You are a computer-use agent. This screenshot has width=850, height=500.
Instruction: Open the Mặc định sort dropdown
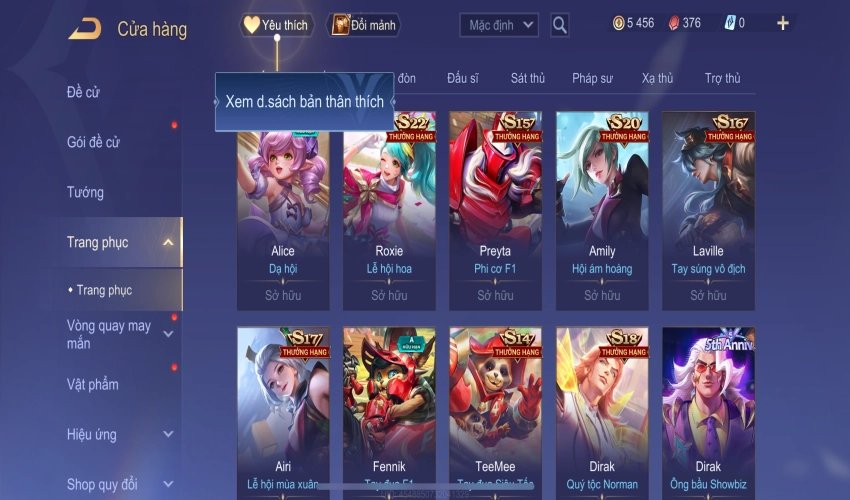tap(499, 25)
